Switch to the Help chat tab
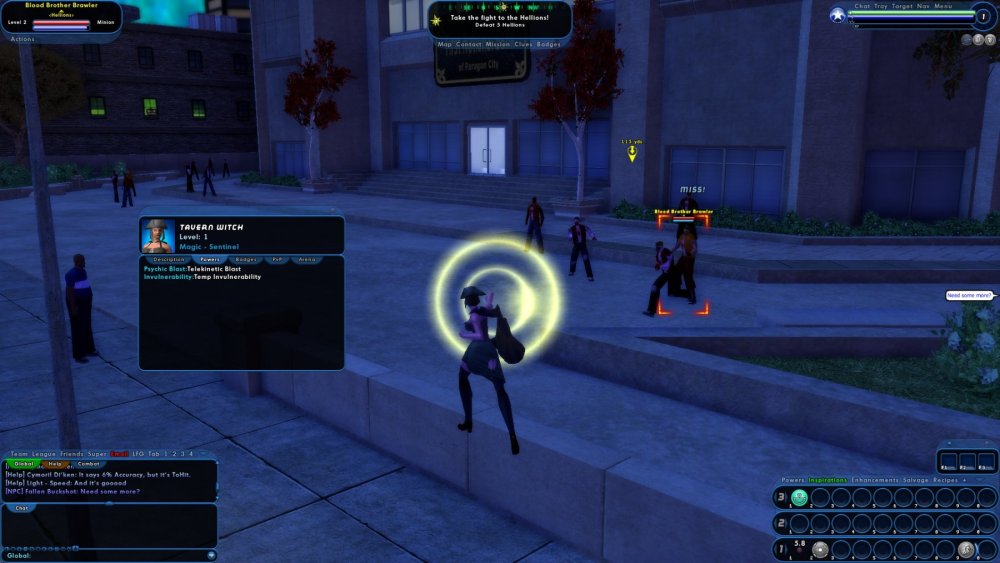This screenshot has width=1000, height=563. pos(56,464)
